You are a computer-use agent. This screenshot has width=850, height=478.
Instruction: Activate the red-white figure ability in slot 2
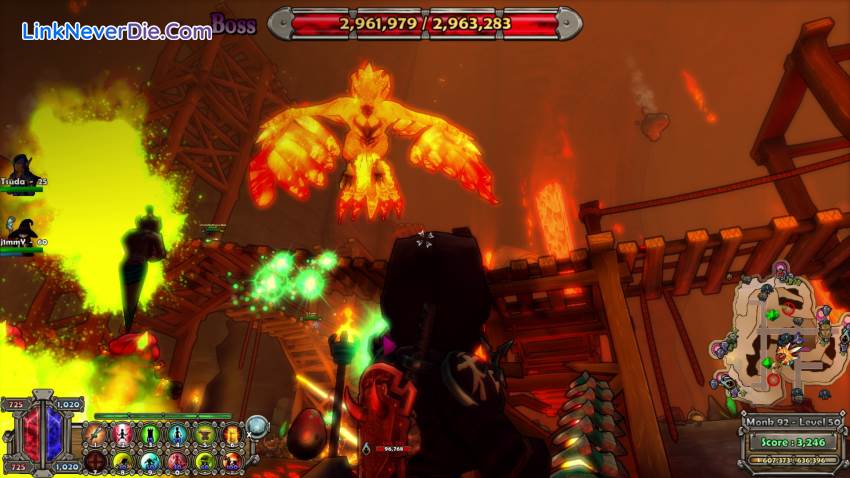[x=123, y=434]
